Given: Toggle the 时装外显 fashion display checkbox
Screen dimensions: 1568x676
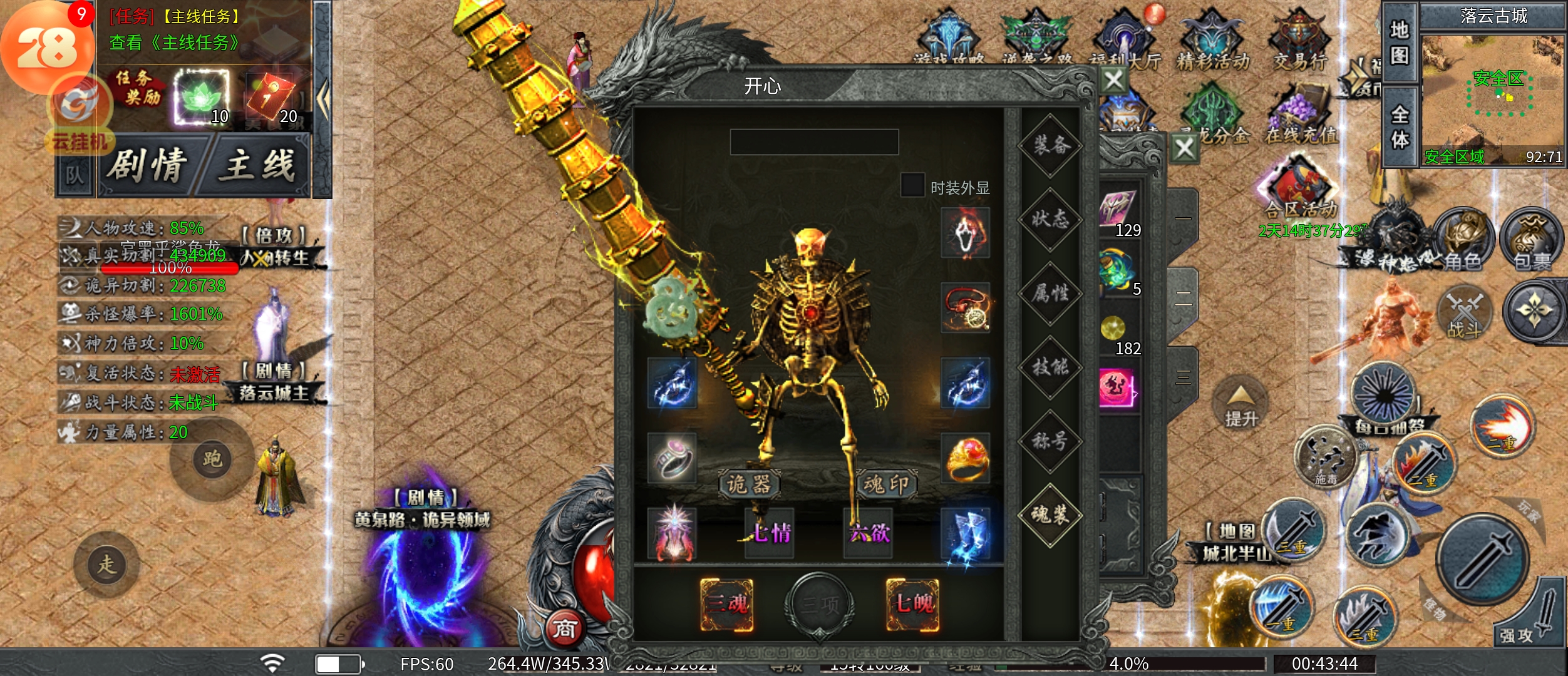Looking at the screenshot, I should click(x=912, y=185).
